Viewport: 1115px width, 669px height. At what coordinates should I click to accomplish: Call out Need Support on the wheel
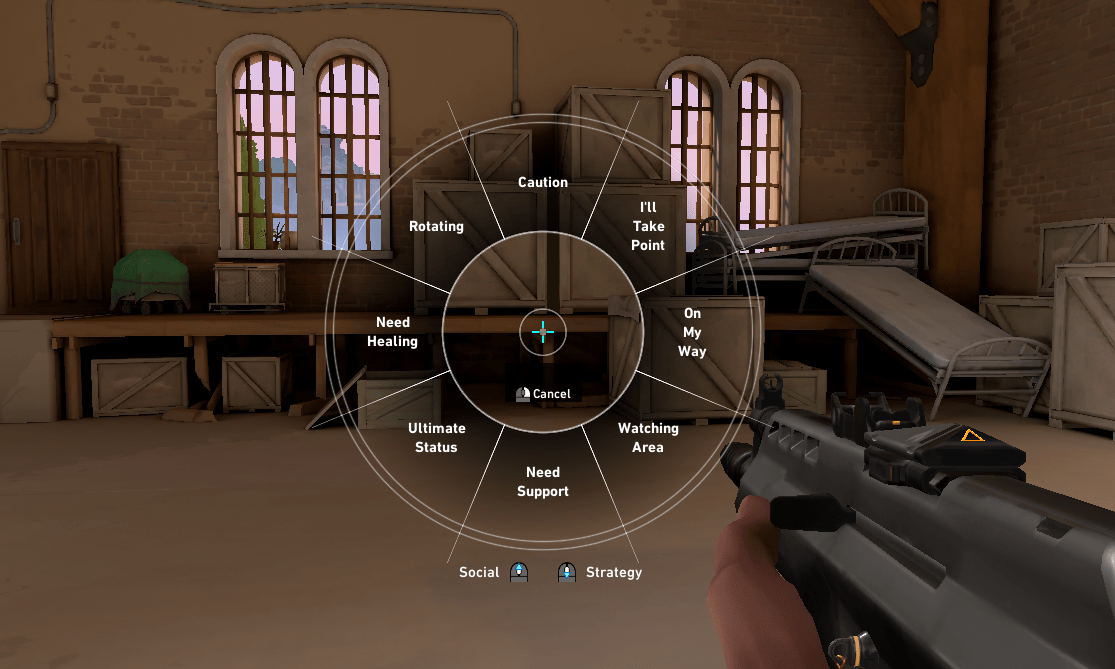pos(543,482)
